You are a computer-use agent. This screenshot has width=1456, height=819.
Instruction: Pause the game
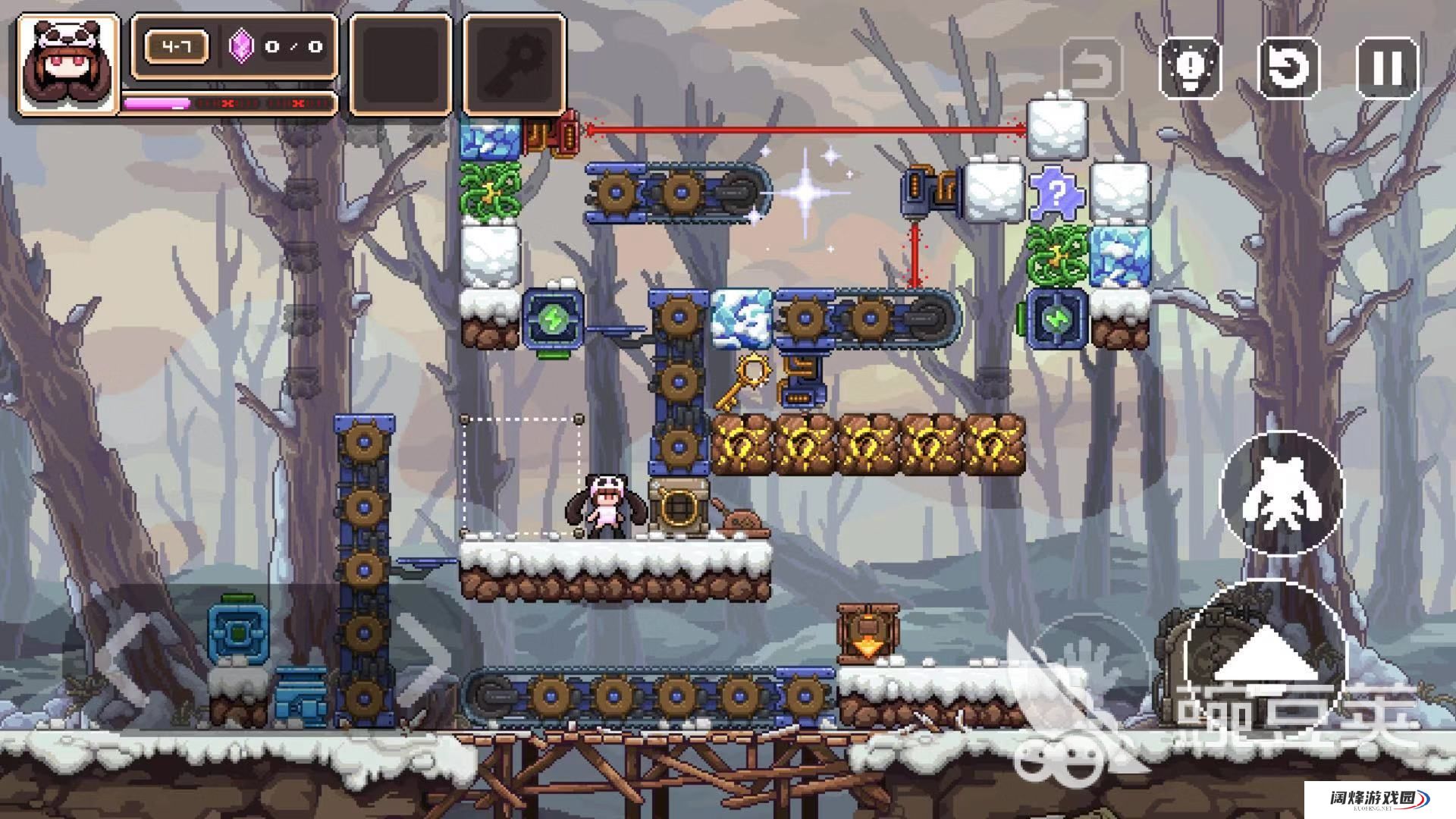pyautogui.click(x=1386, y=67)
